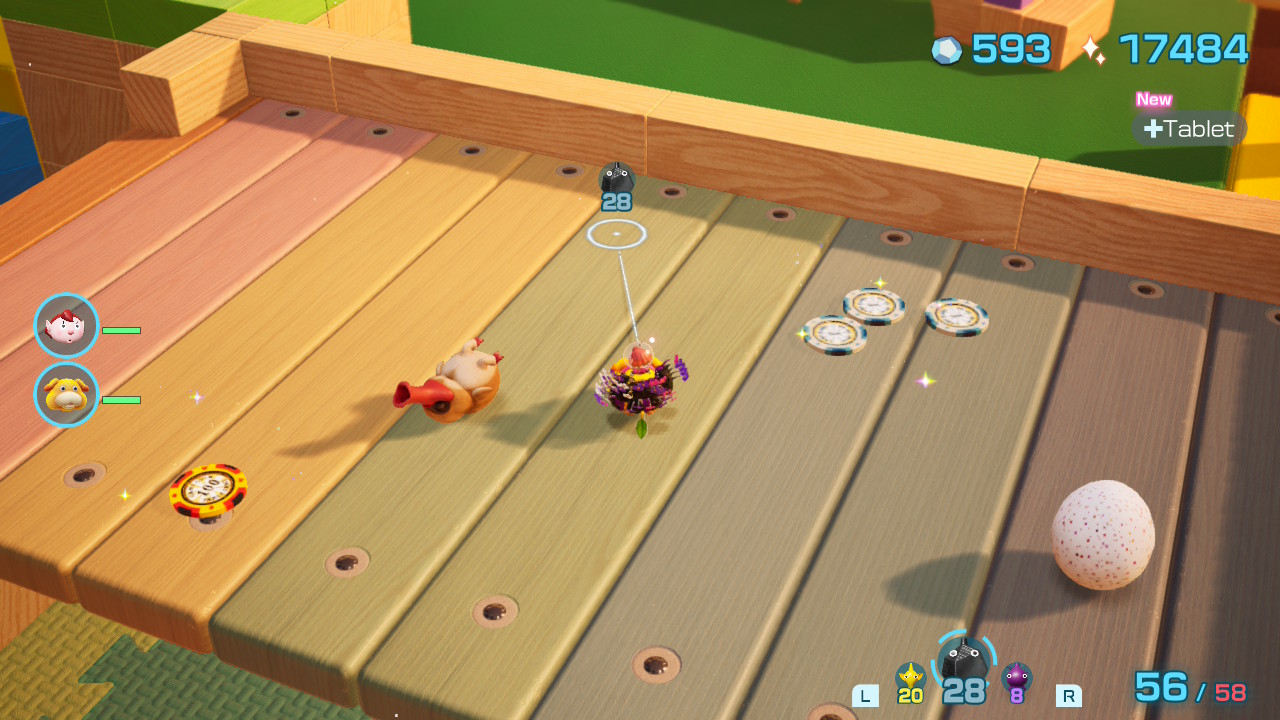Open the new Tablet notification
Screen dimensions: 1280x720
pyautogui.click(x=1189, y=129)
